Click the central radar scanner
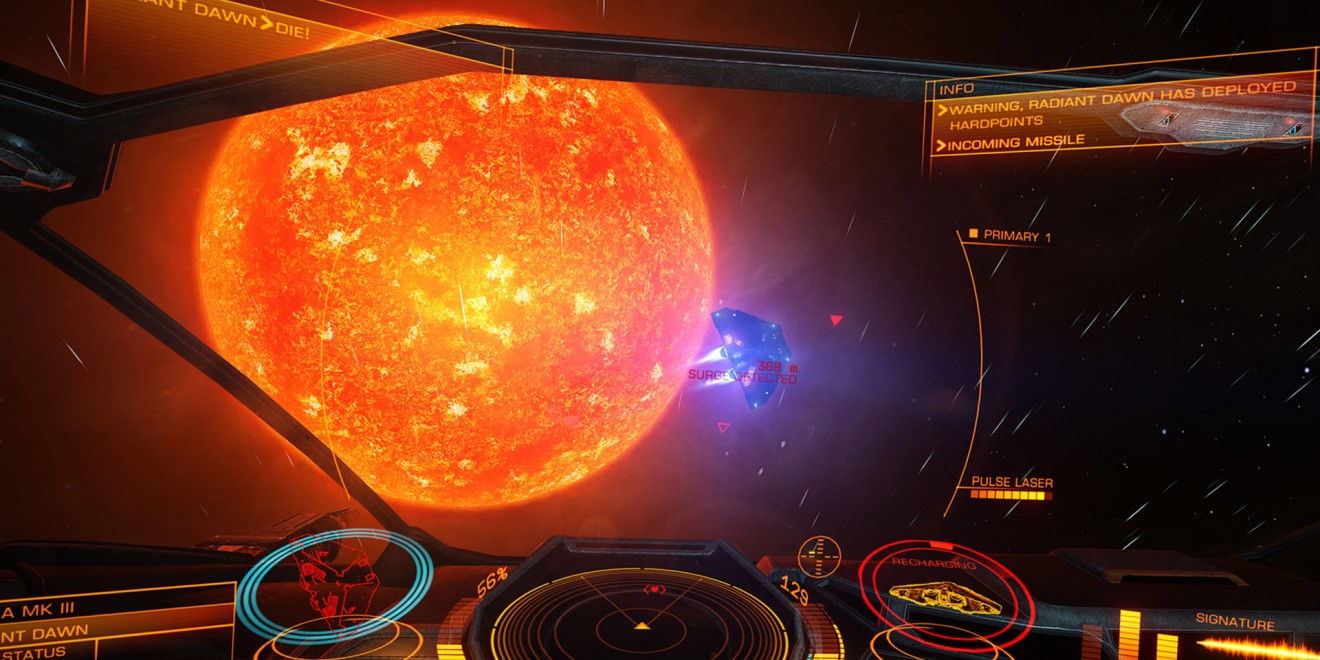 [x=641, y=613]
